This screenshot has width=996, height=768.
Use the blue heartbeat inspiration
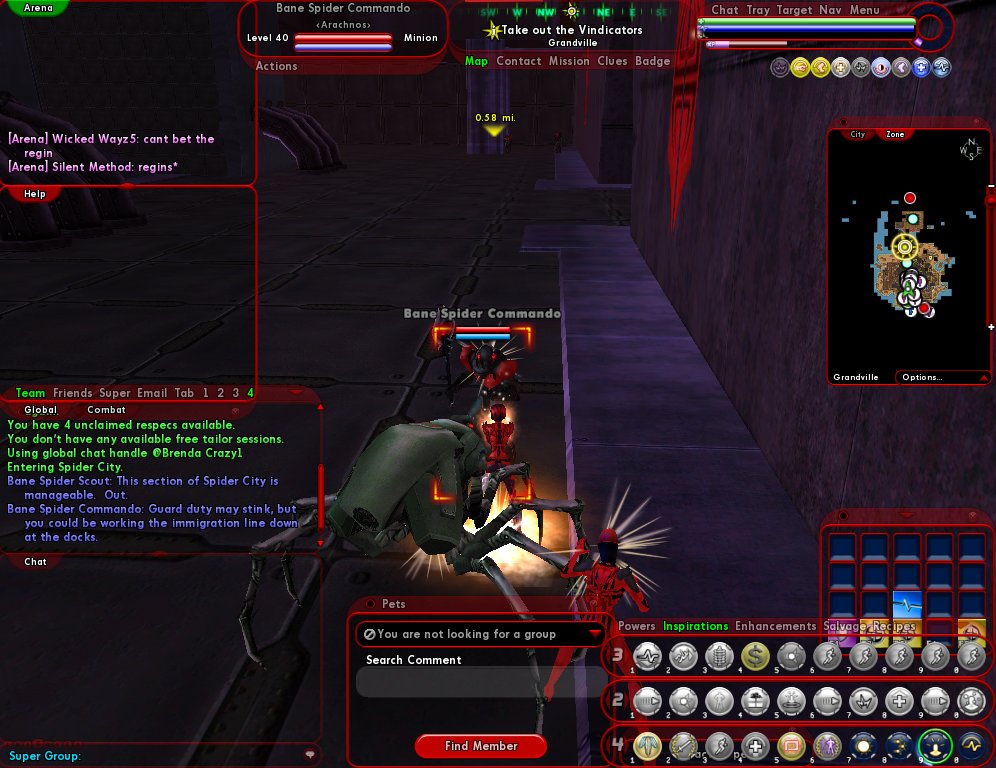[906, 605]
